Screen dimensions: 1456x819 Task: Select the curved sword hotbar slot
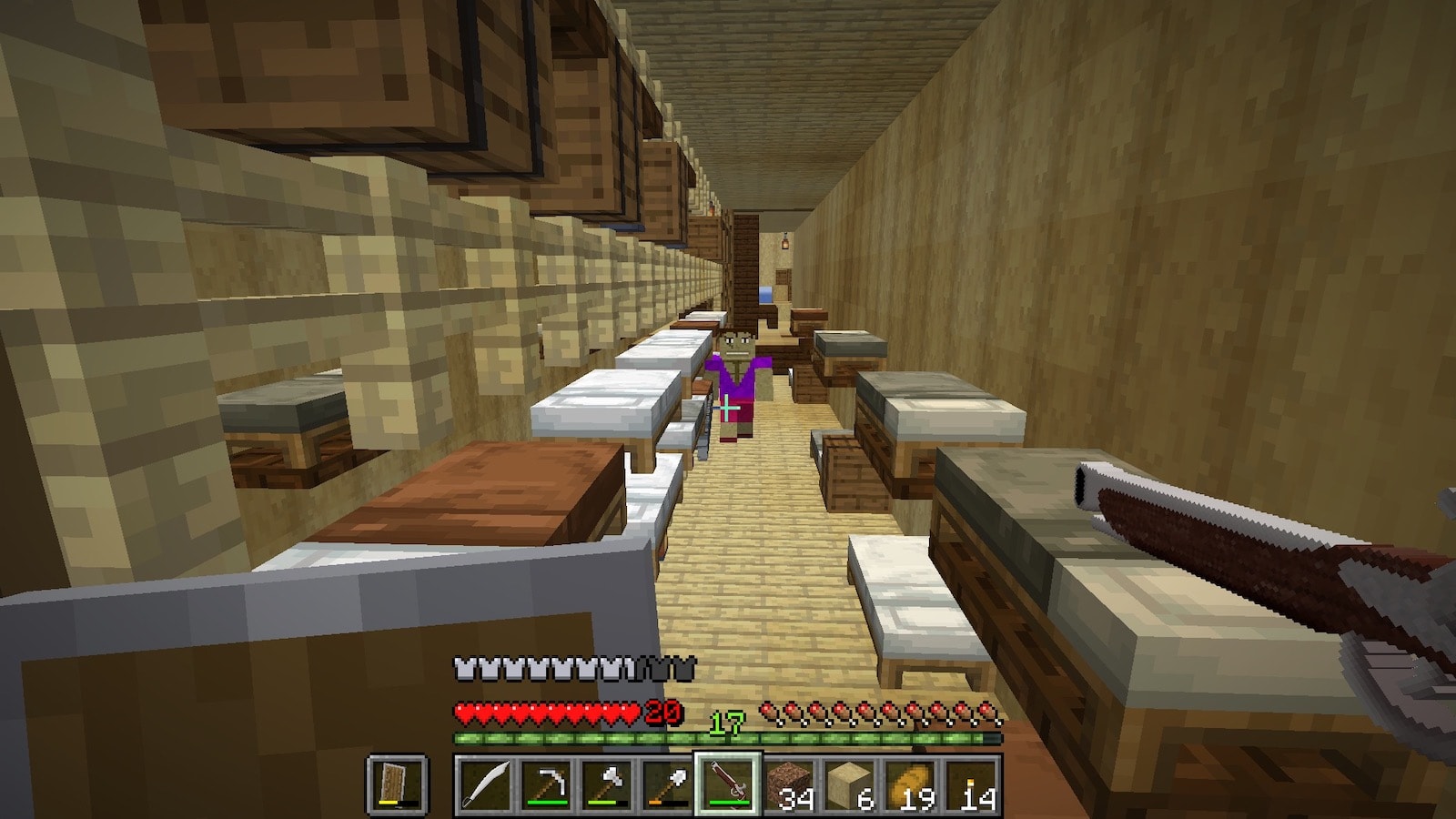tap(484, 784)
